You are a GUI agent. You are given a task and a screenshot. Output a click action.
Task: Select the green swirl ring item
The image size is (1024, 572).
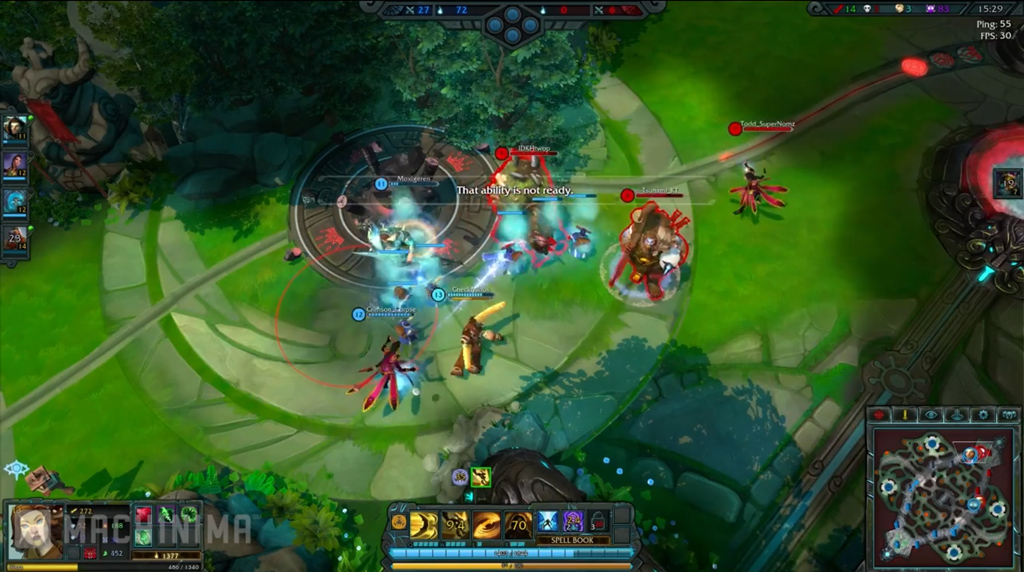pyautogui.click(x=188, y=514)
